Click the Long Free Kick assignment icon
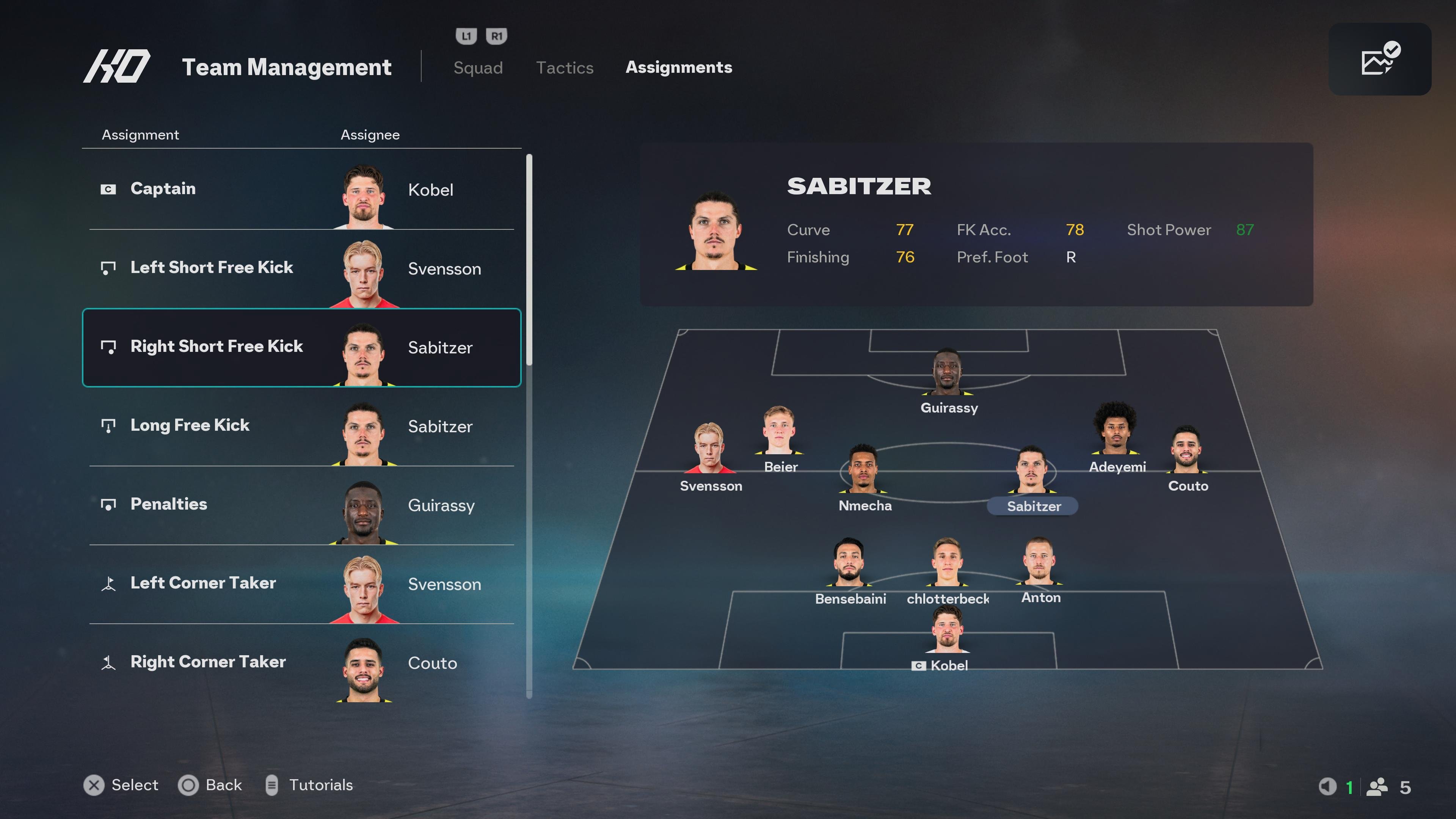The height and width of the screenshot is (819, 1456). point(108,425)
